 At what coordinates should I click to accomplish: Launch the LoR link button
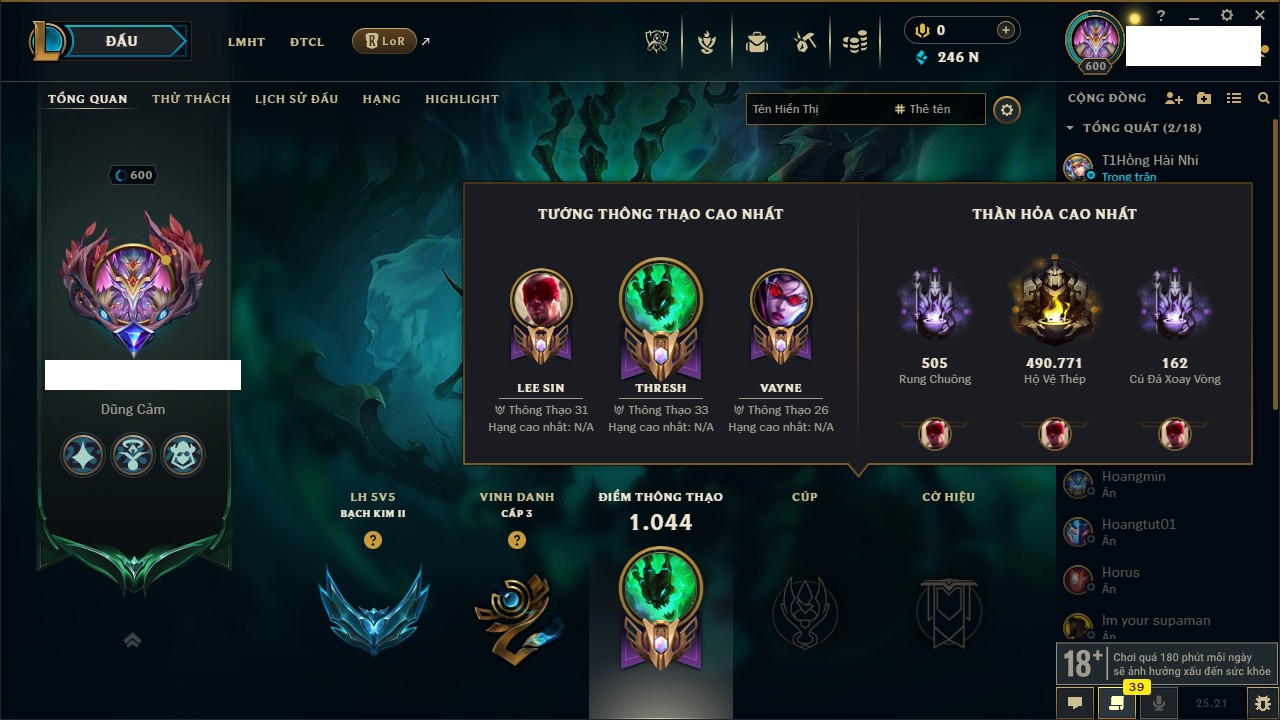[x=385, y=41]
